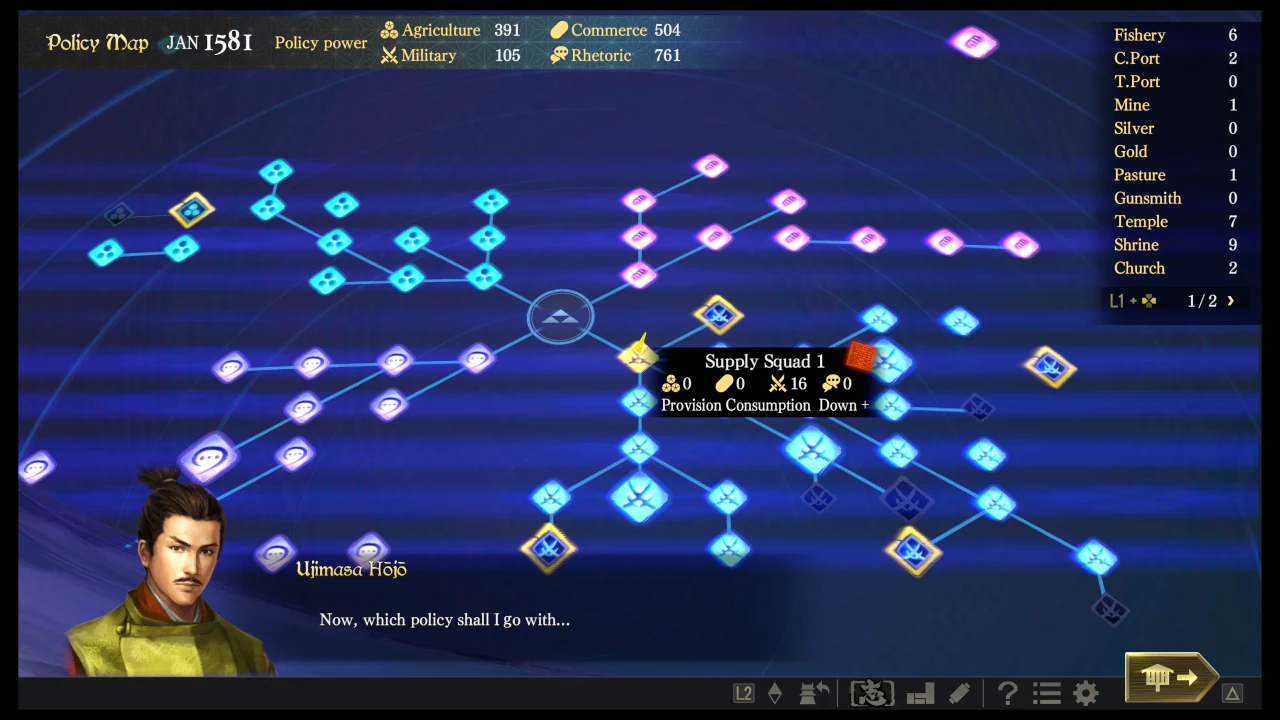Image resolution: width=1280 pixels, height=720 pixels.
Task: Click the Temple entry in side panel
Action: (1141, 221)
